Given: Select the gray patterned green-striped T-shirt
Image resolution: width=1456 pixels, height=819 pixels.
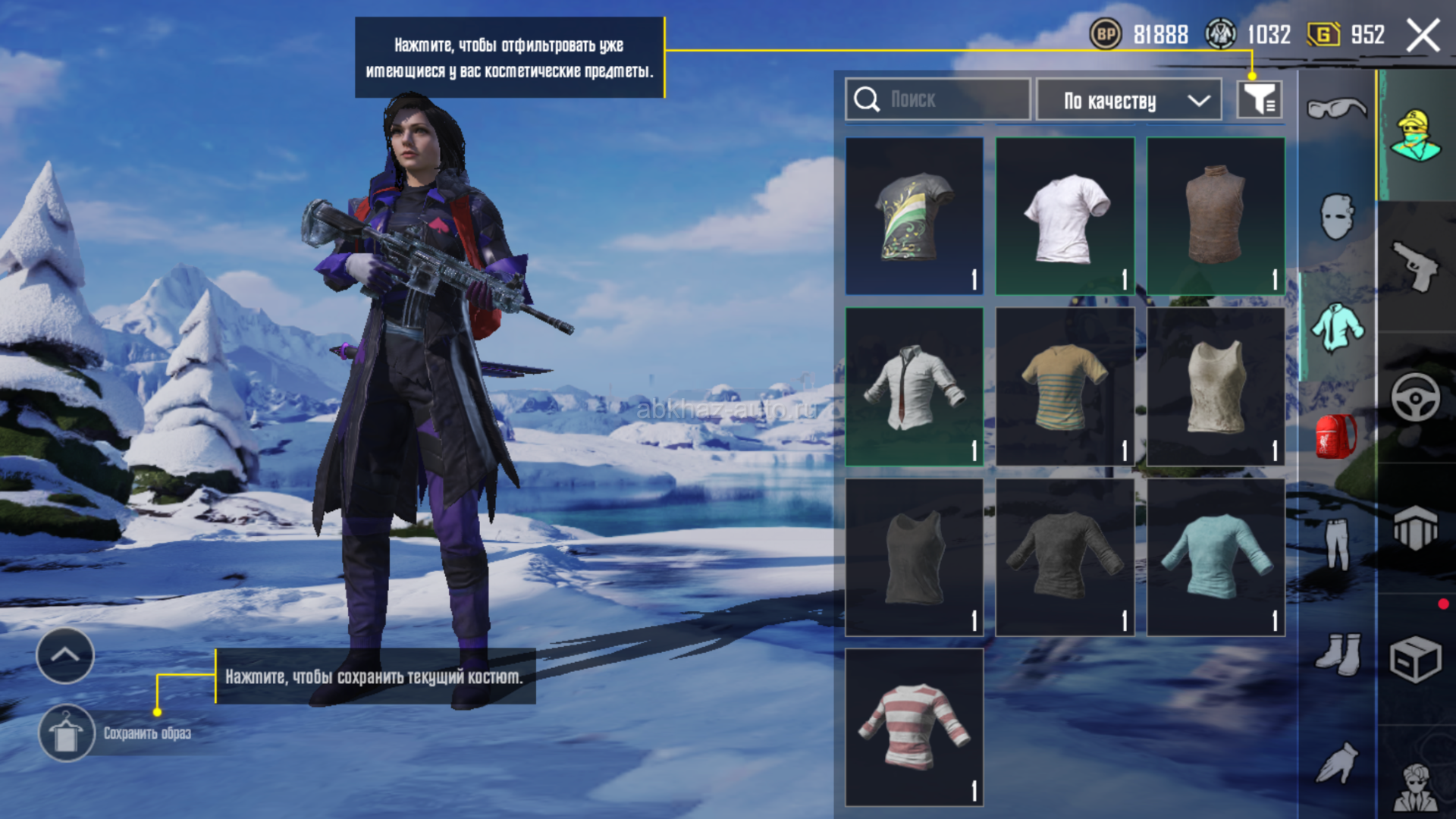Looking at the screenshot, I should pyautogui.click(x=914, y=216).
